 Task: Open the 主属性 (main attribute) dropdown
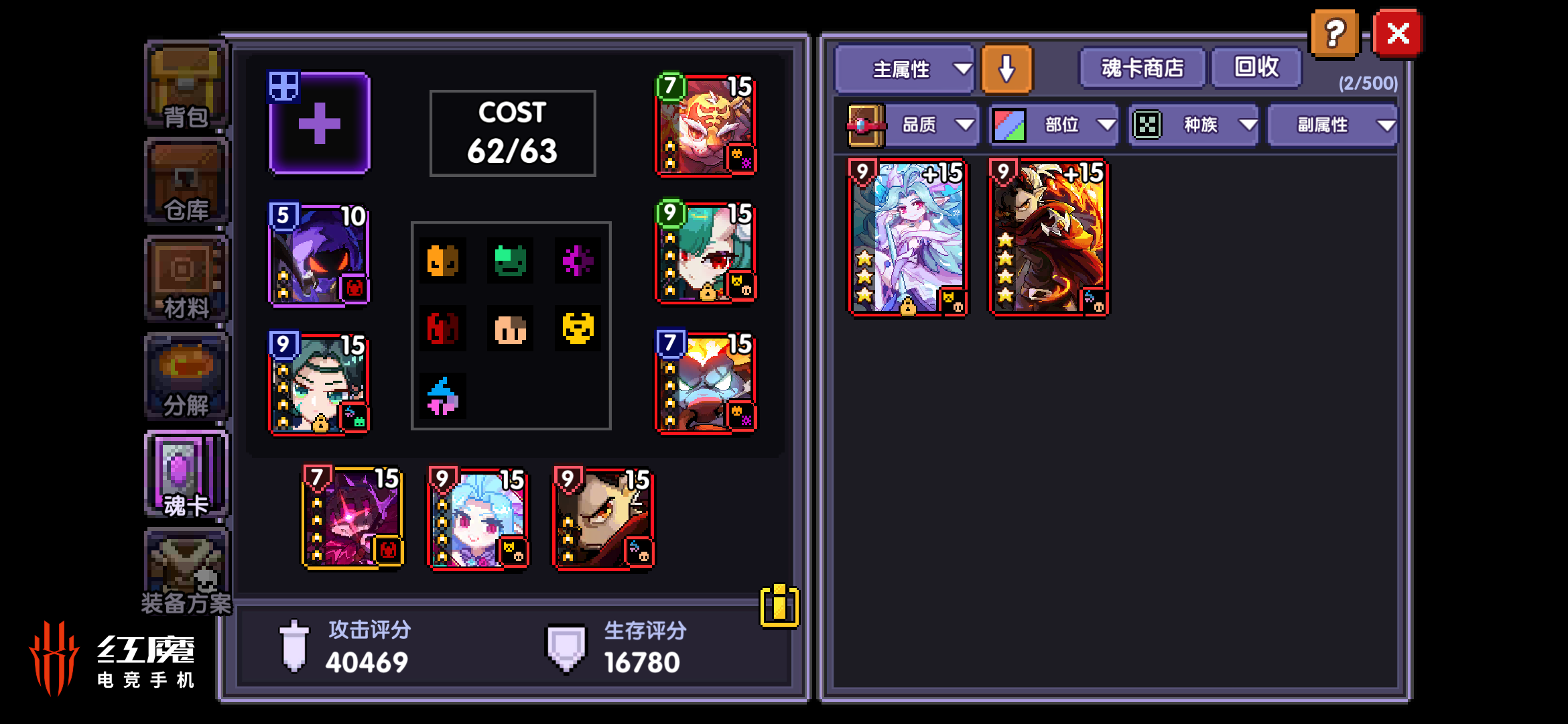(904, 69)
